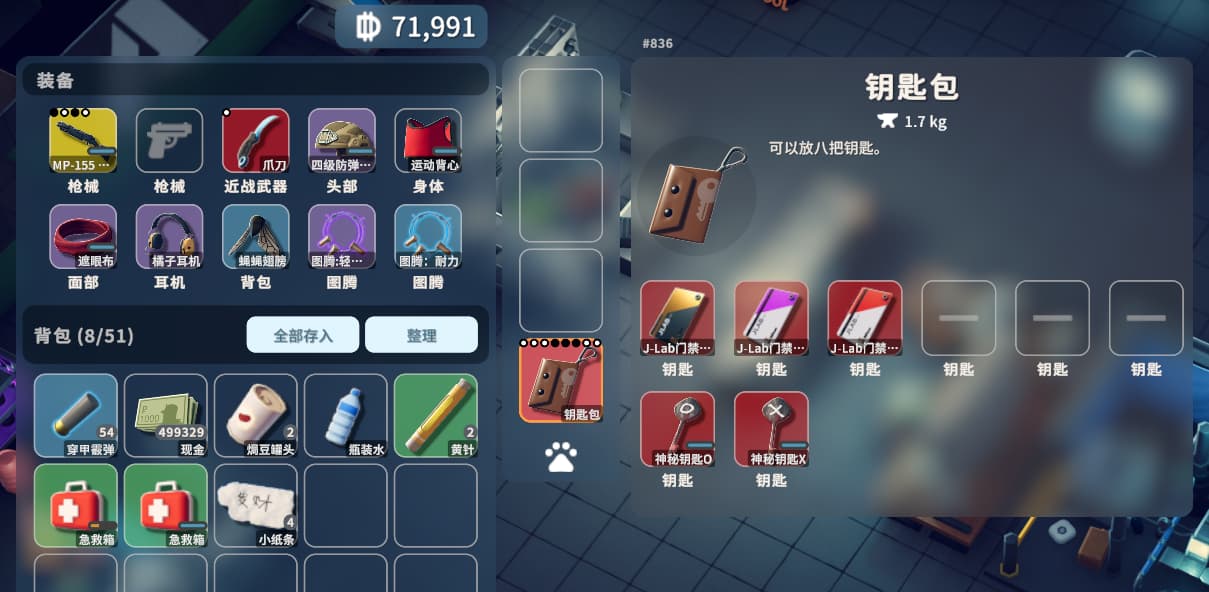Viewport: 1209px width, 592px height.
Task: Choose the 运动背心 body armor slot
Action: (x=428, y=141)
